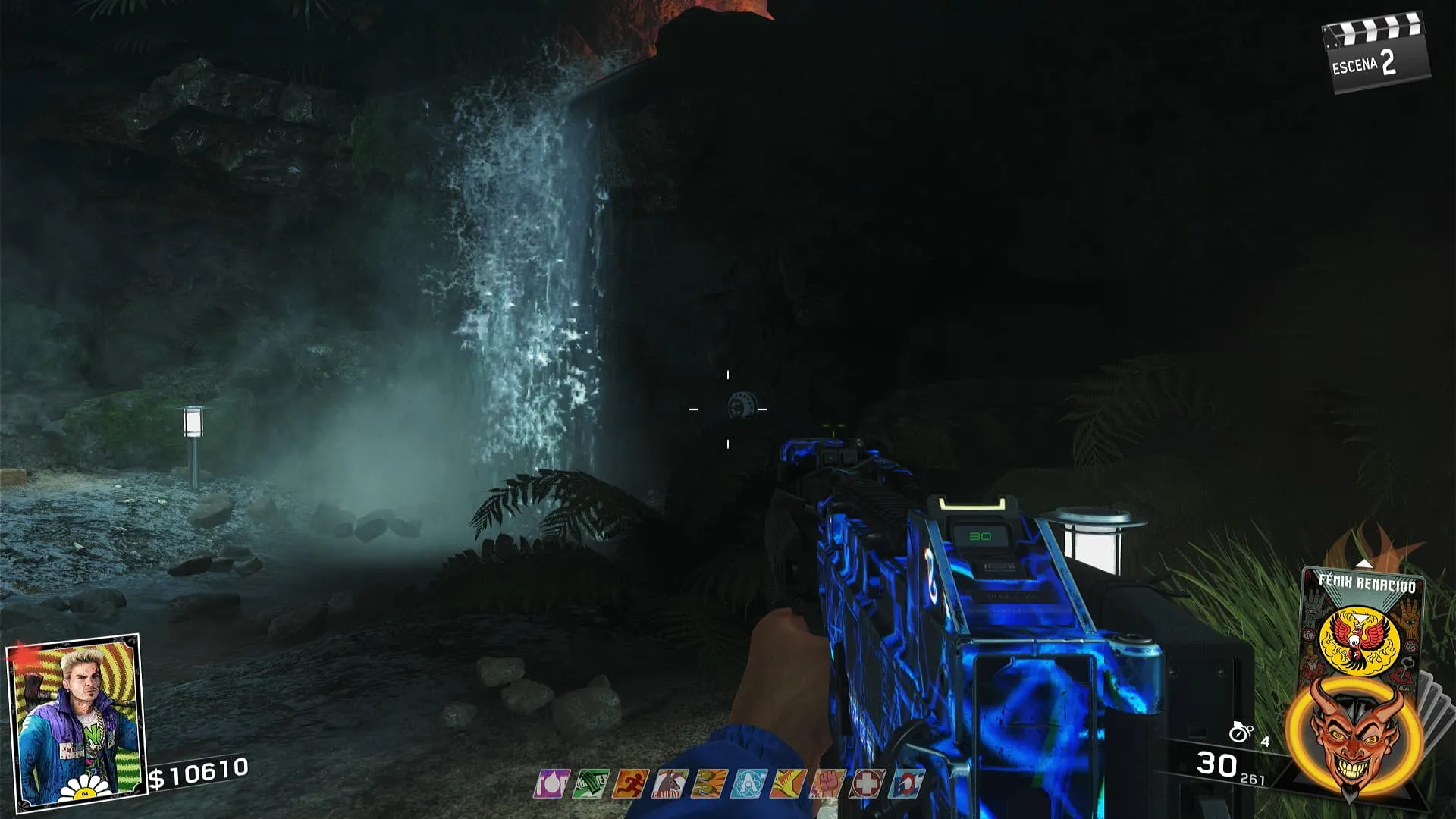This screenshot has height=819, width=1456.
Task: Open the player character portrait card
Action: pos(76,720)
